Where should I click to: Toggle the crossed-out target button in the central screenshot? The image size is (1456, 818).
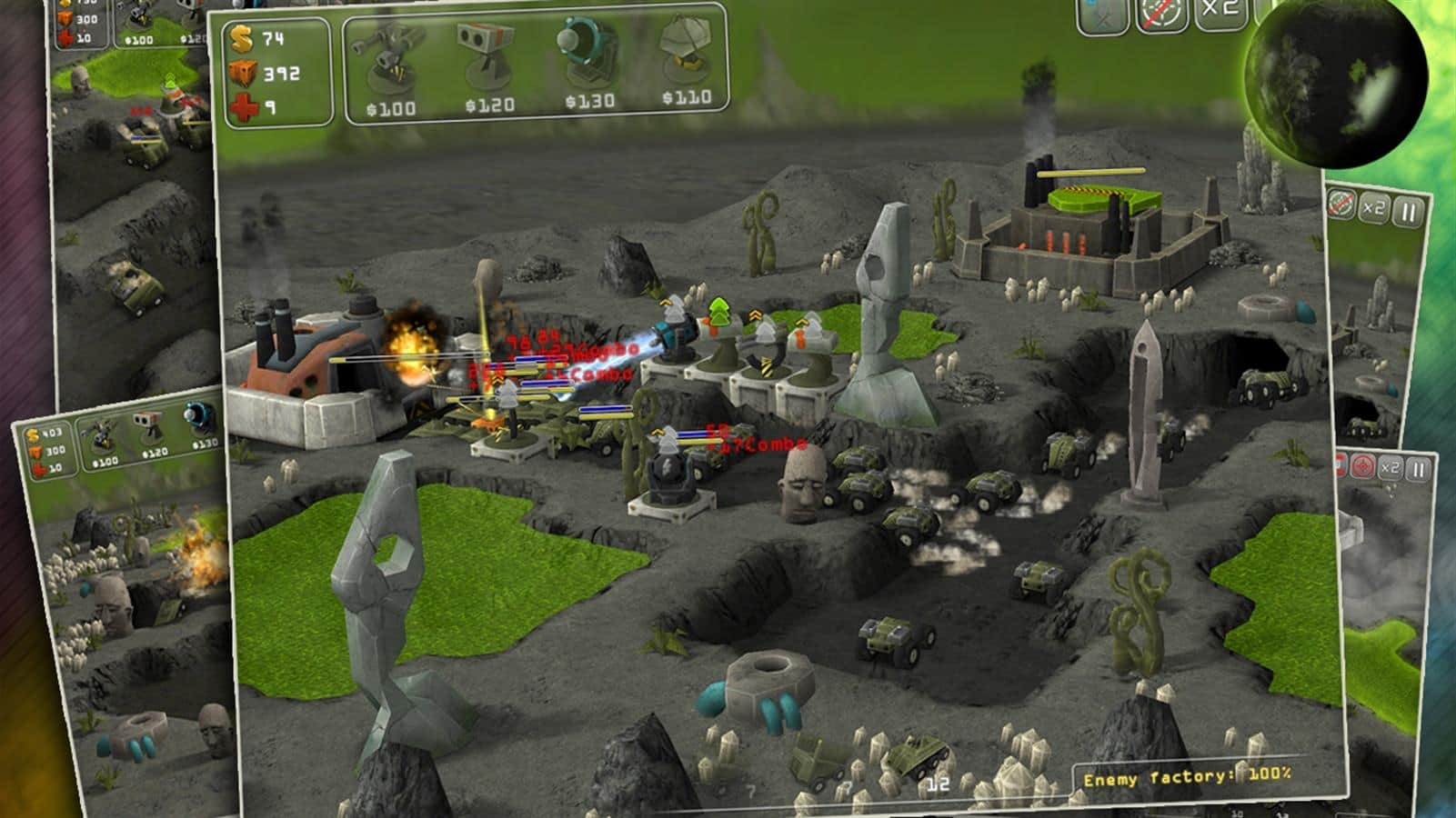coord(1163,15)
